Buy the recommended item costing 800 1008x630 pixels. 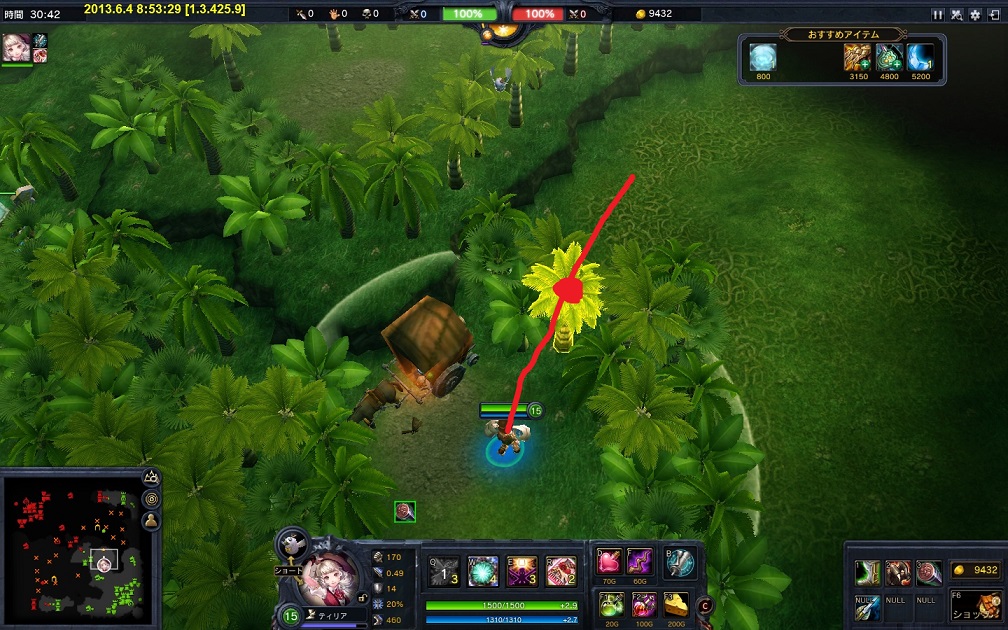763,58
